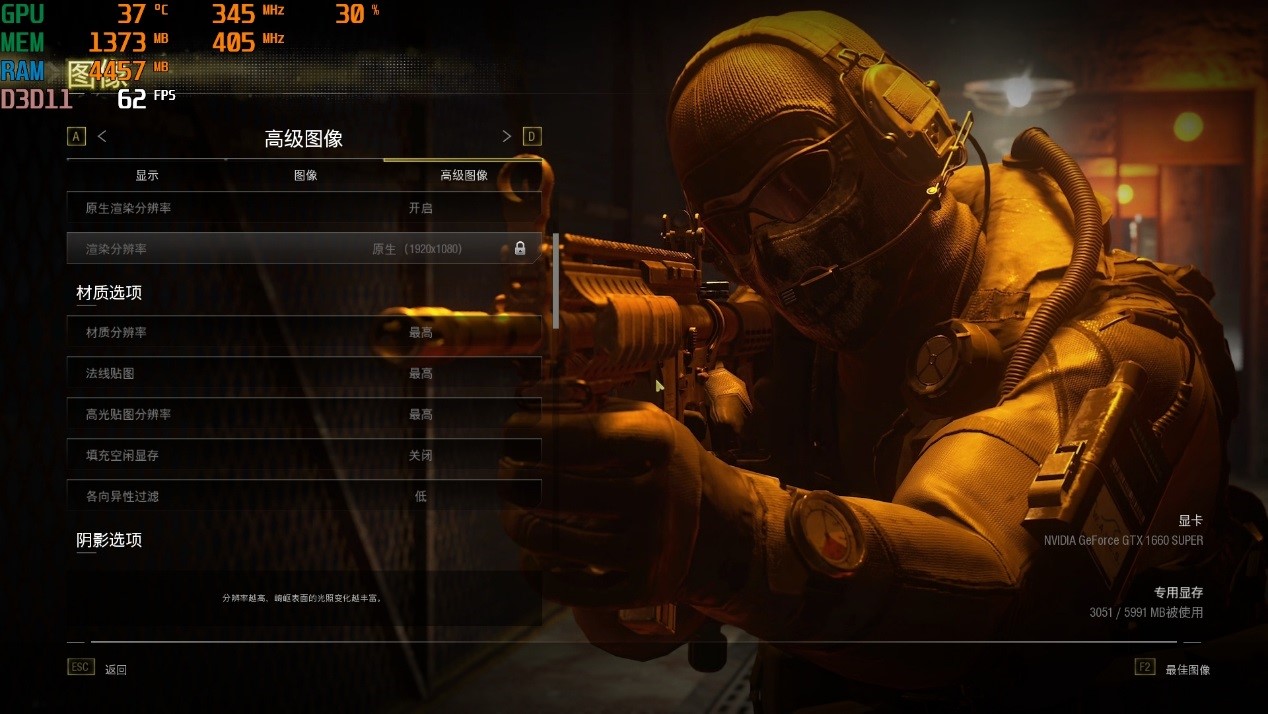Apply 最佳图像 optimal settings
The height and width of the screenshot is (714, 1268).
click(x=1187, y=669)
